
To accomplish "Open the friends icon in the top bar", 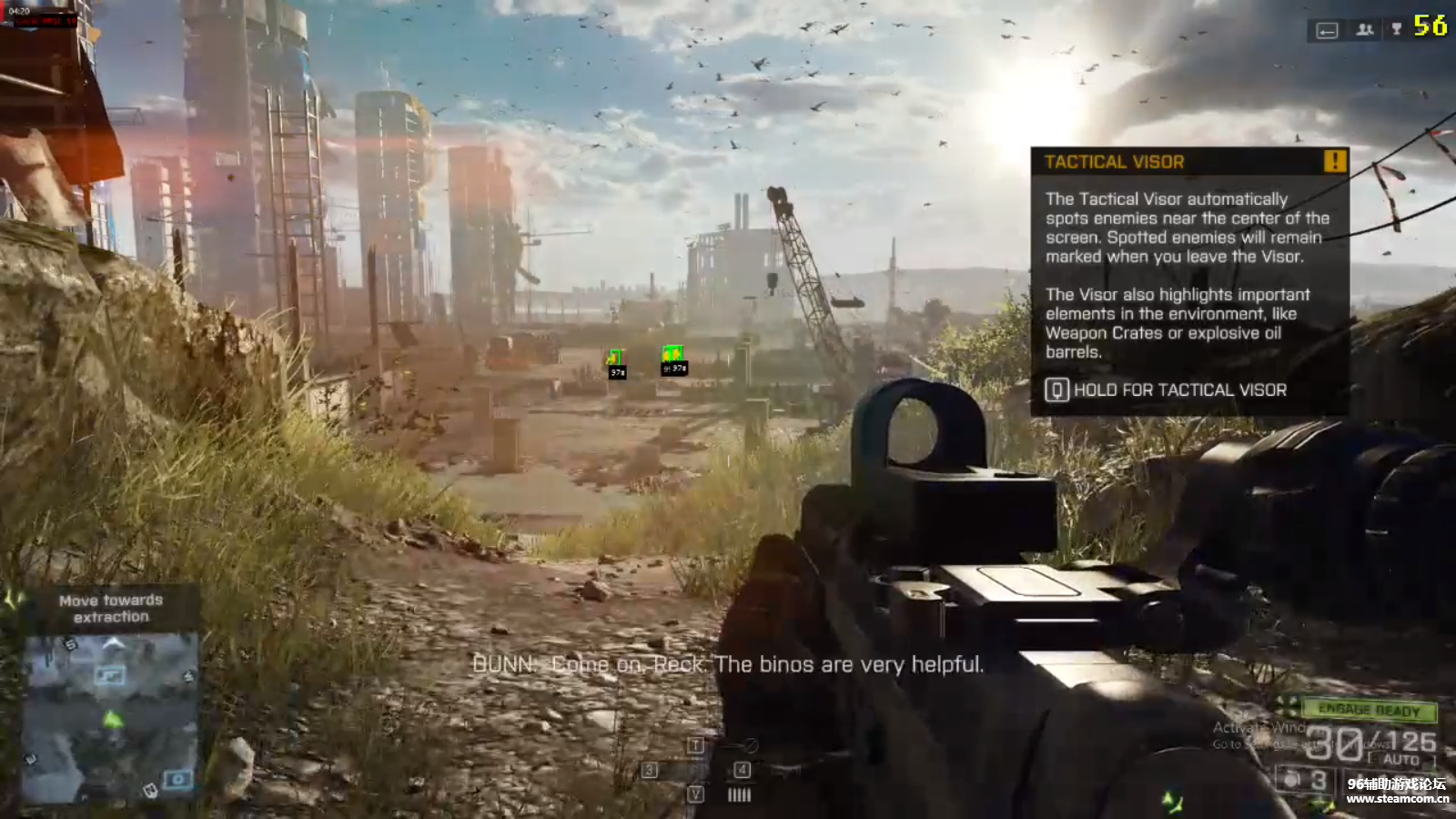I will click(x=1364, y=30).
